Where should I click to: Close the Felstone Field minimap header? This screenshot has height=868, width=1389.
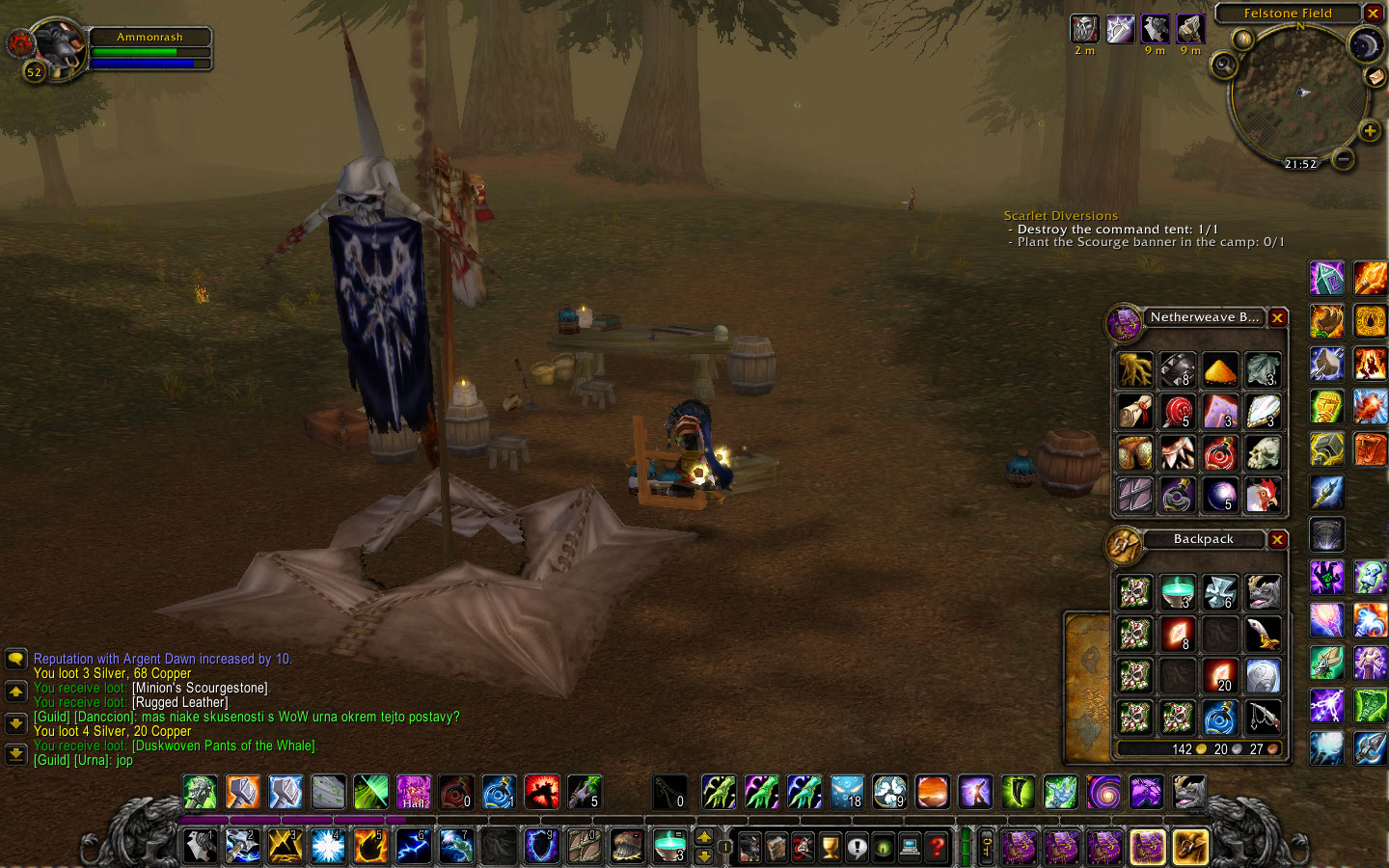(1373, 14)
